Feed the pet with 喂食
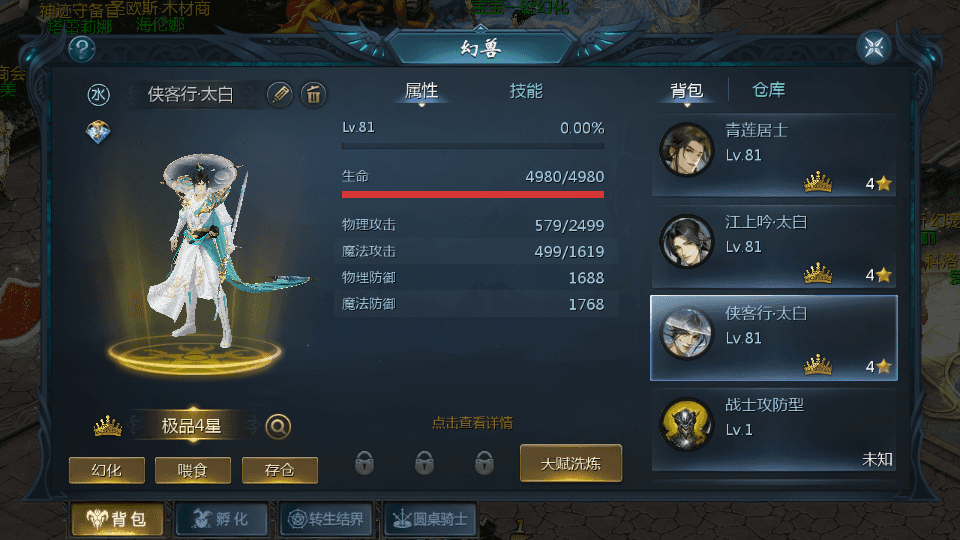This screenshot has height=540, width=960. (x=193, y=470)
